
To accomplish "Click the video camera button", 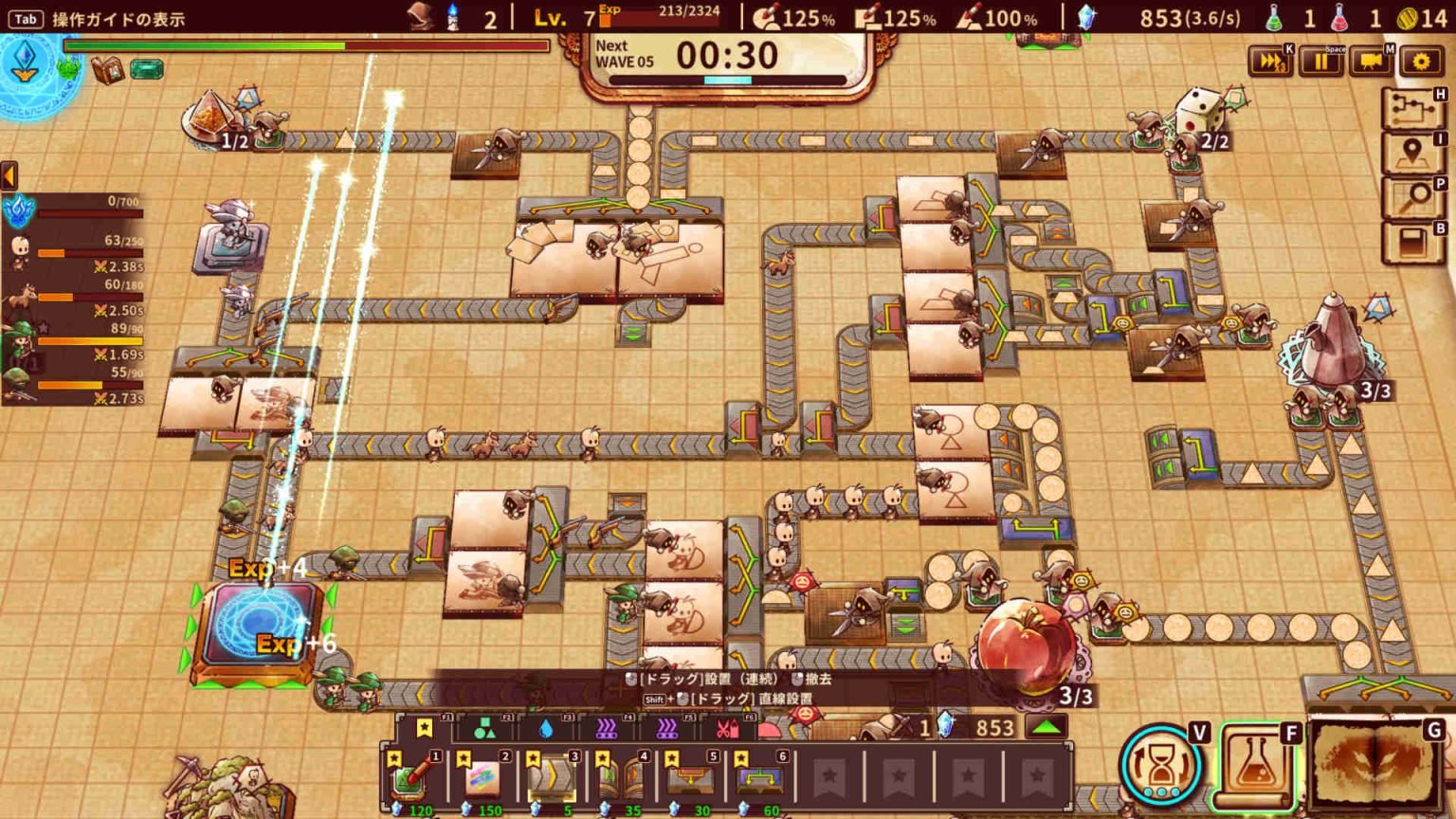I will click(x=1371, y=62).
